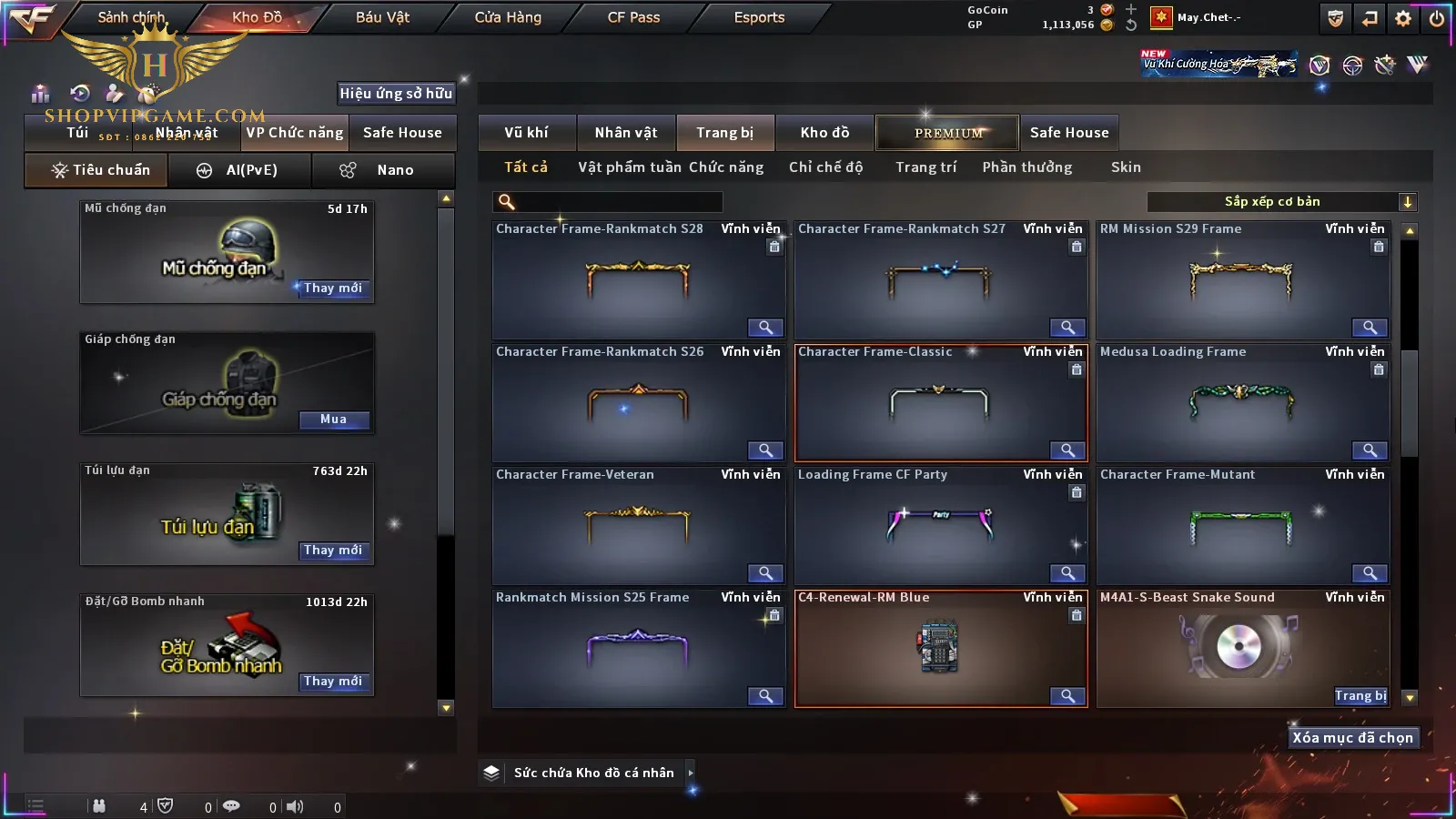This screenshot has width=1456, height=819.
Task: Switch to the AI(PvE) loadout tab
Action: pos(240,170)
